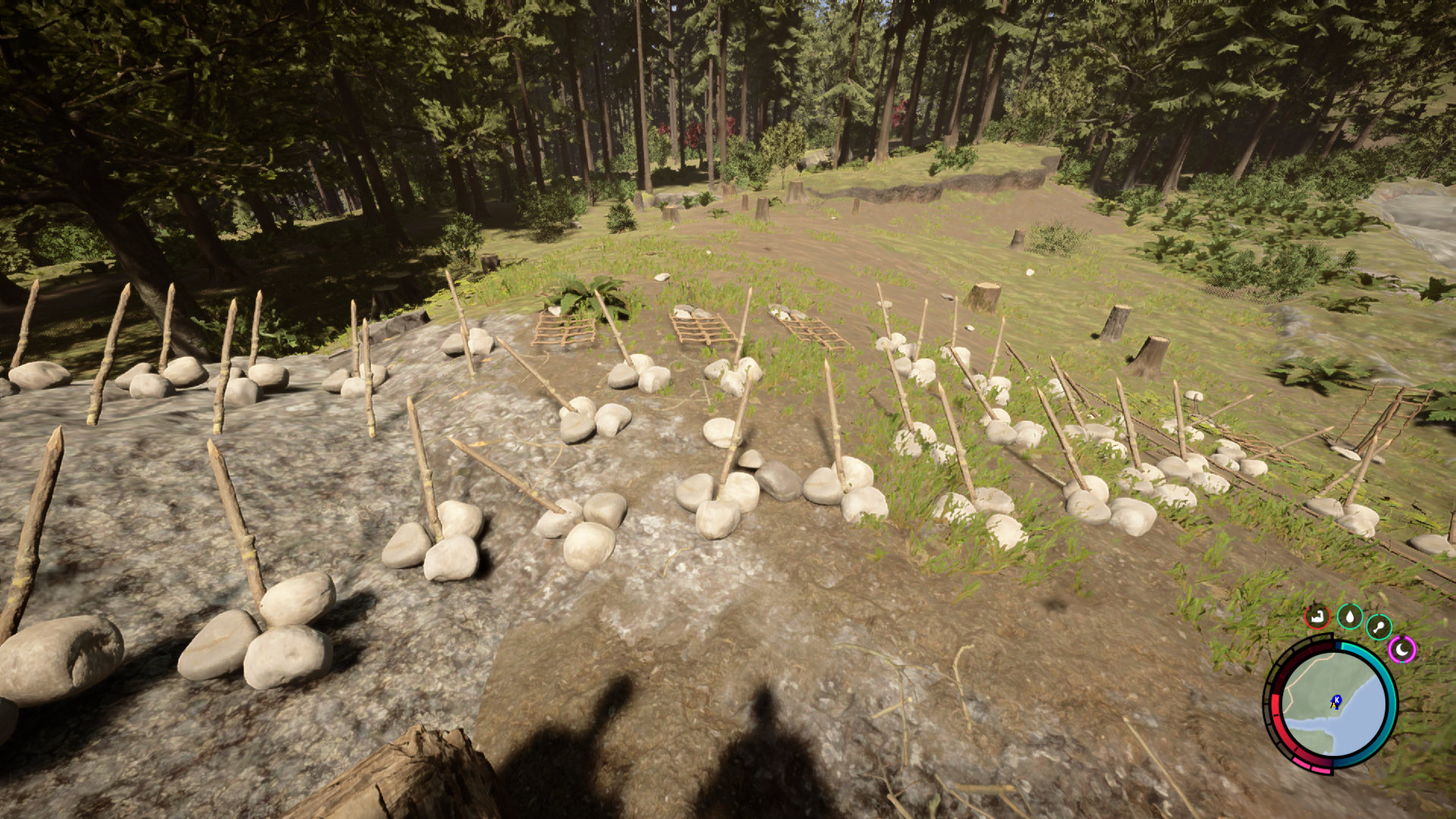Click the water drop hydration icon
This screenshot has height=819, width=1456.
pos(1350,616)
